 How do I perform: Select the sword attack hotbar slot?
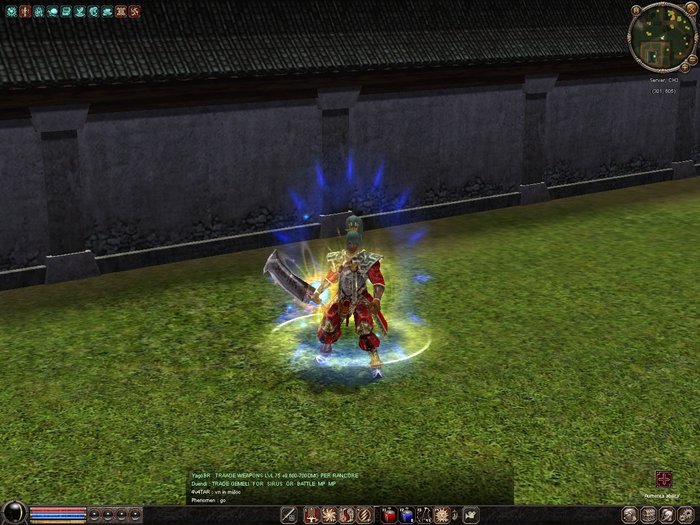tap(290, 515)
